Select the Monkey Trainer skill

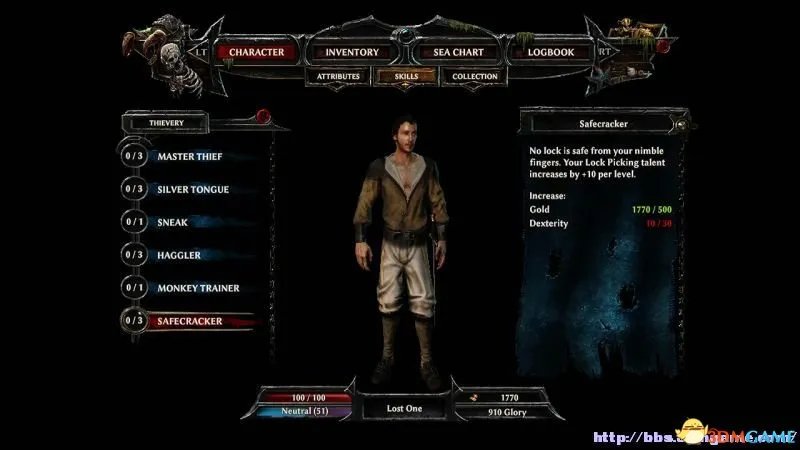[x=197, y=288]
